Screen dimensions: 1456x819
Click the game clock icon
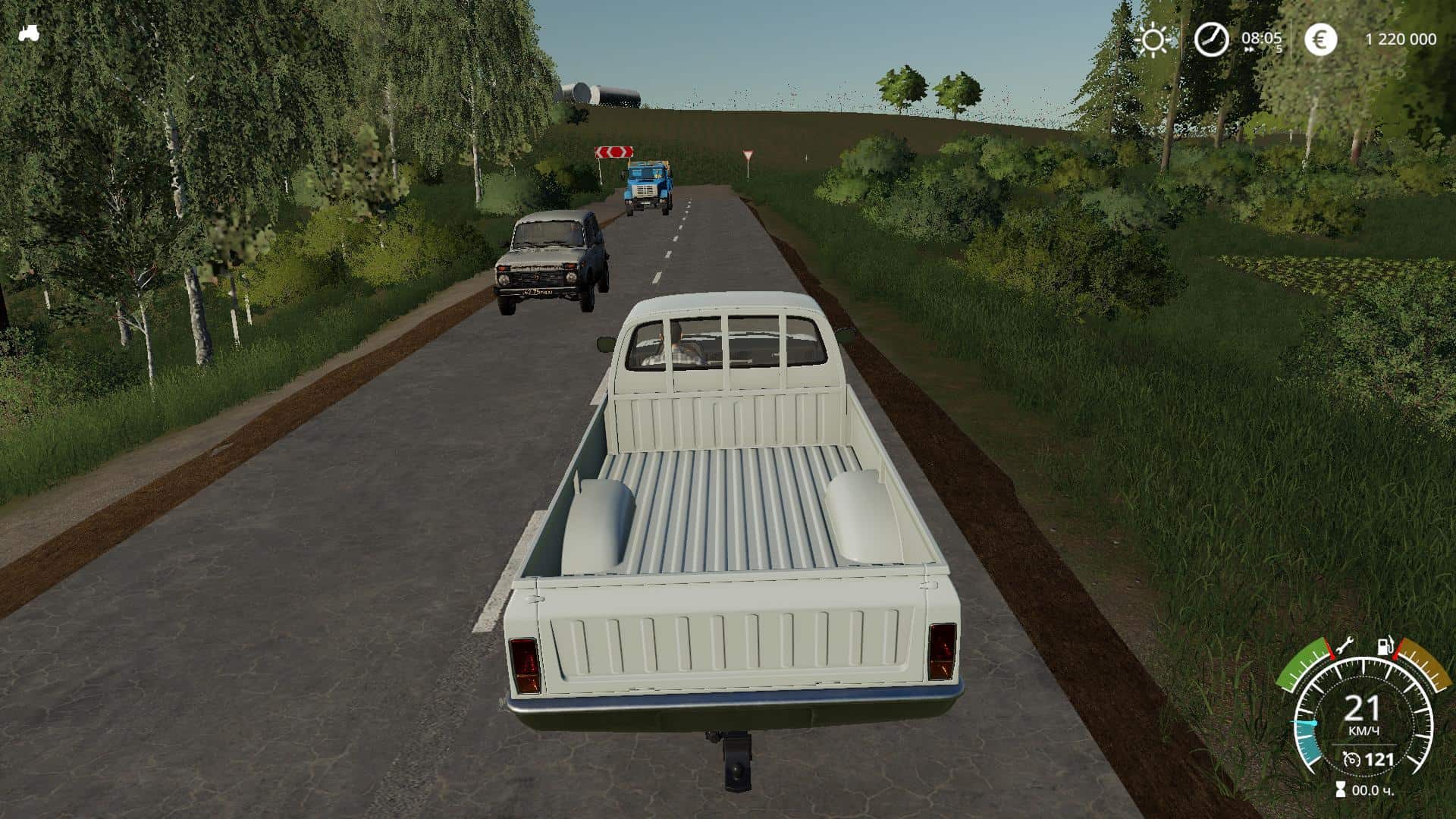pyautogui.click(x=1211, y=39)
